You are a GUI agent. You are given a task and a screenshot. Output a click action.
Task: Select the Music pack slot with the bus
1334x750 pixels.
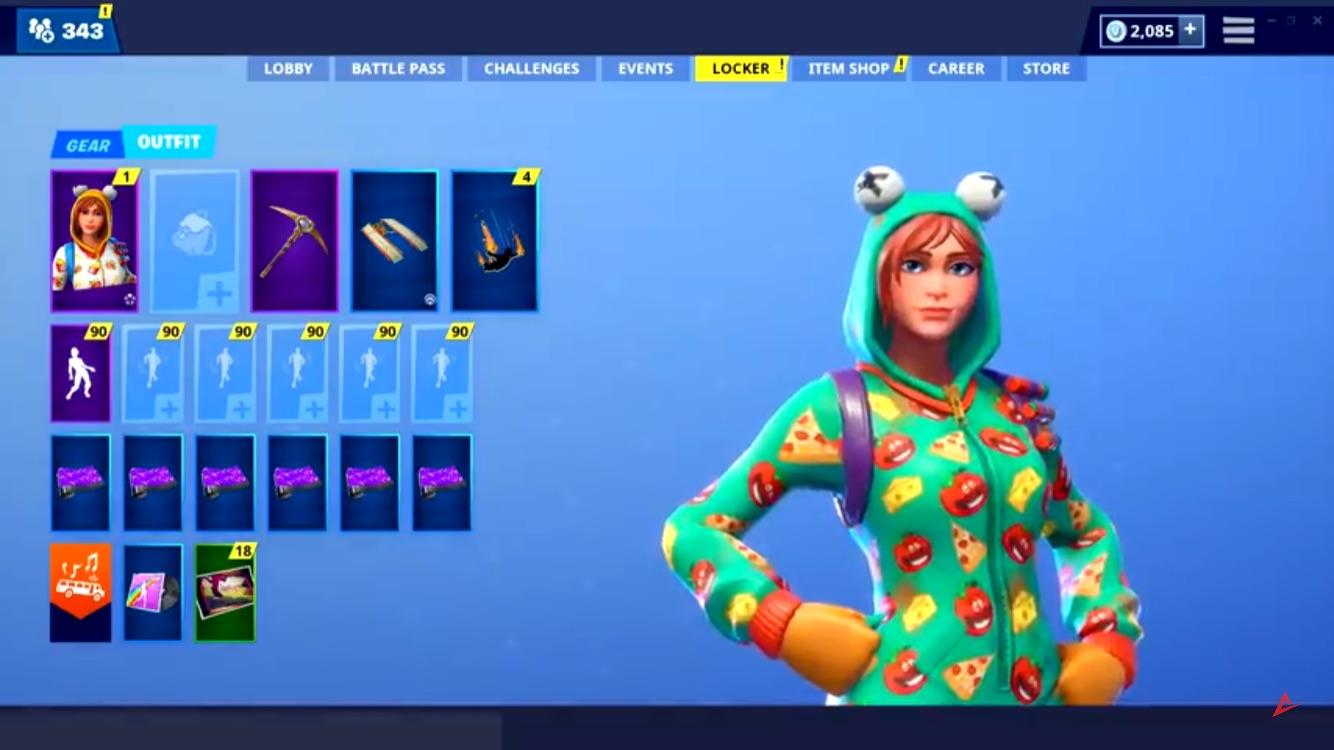pos(80,592)
